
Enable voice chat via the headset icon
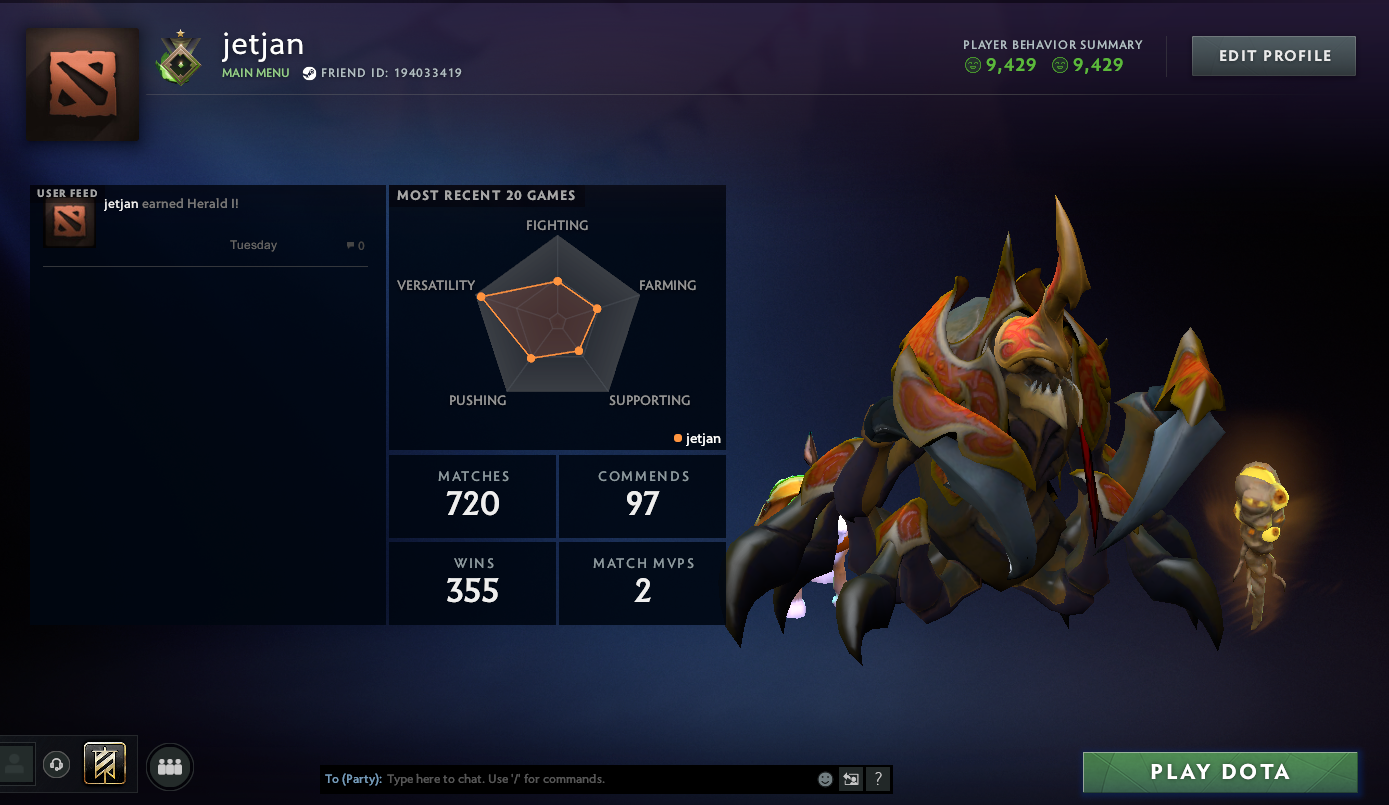click(56, 763)
